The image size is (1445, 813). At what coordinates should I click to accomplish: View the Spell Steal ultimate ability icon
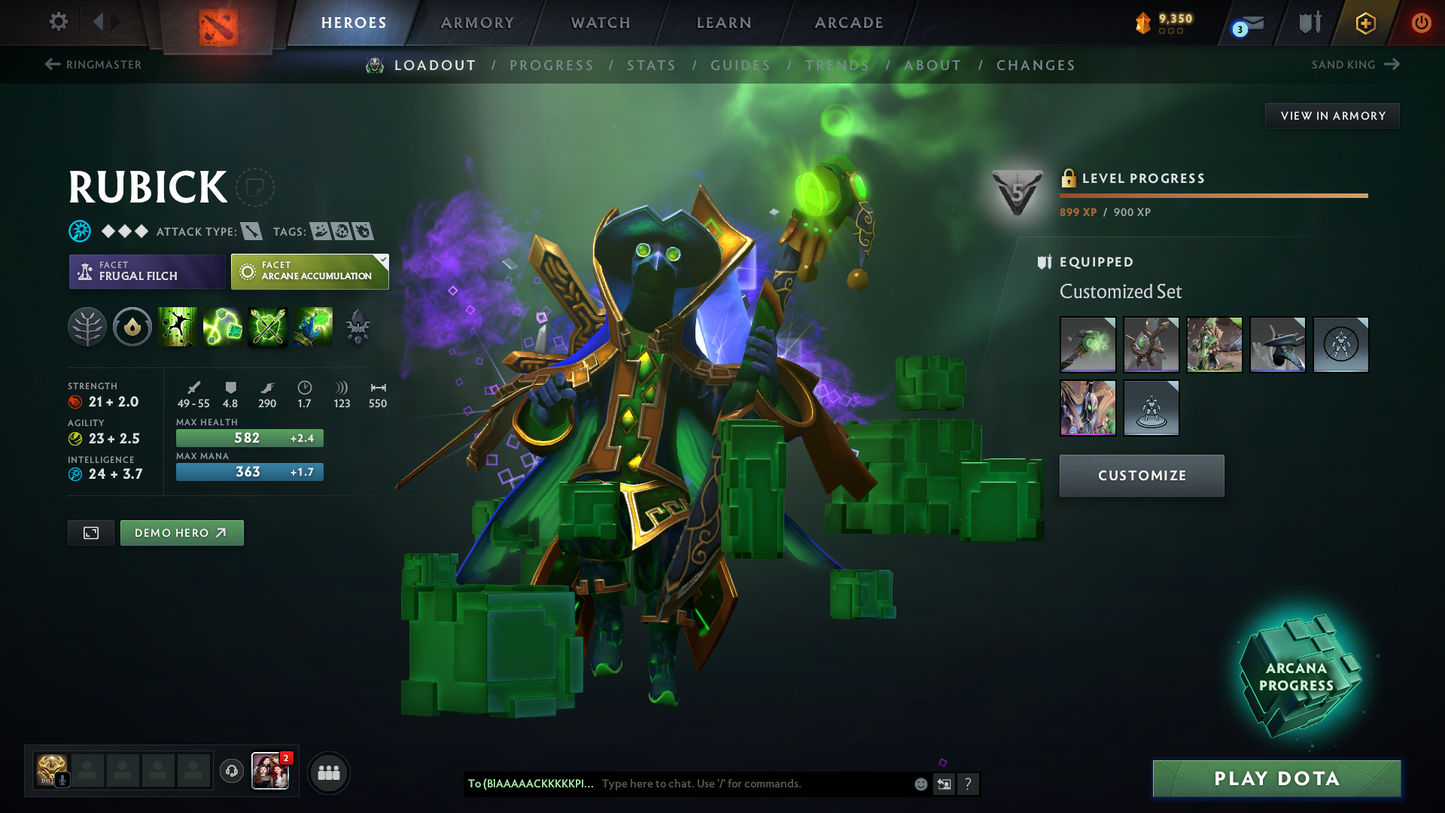pos(312,326)
